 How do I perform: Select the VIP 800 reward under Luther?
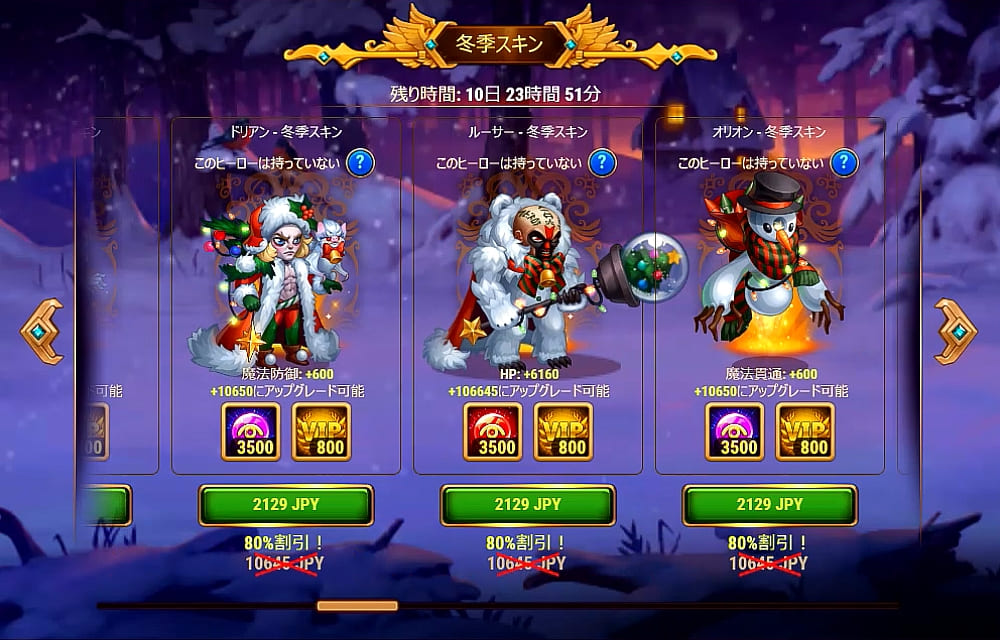[563, 432]
